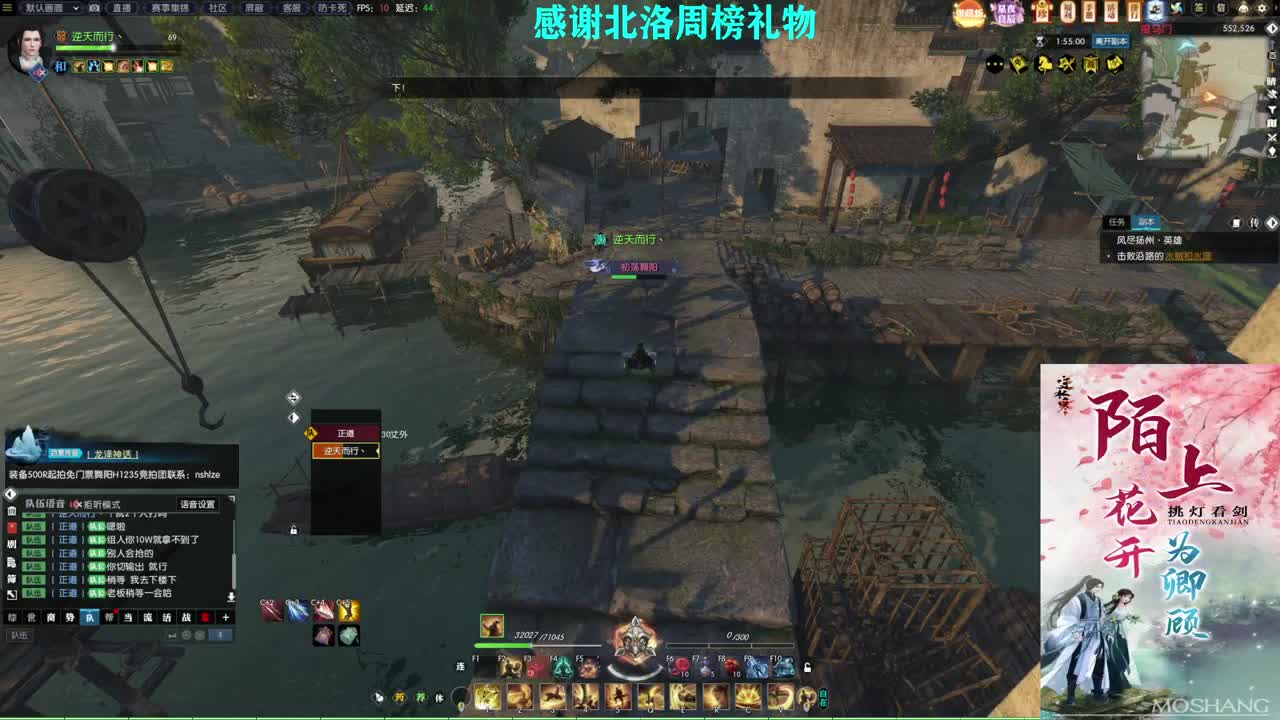
Task: Select the horse mount icon below the timer
Action: [1044, 63]
